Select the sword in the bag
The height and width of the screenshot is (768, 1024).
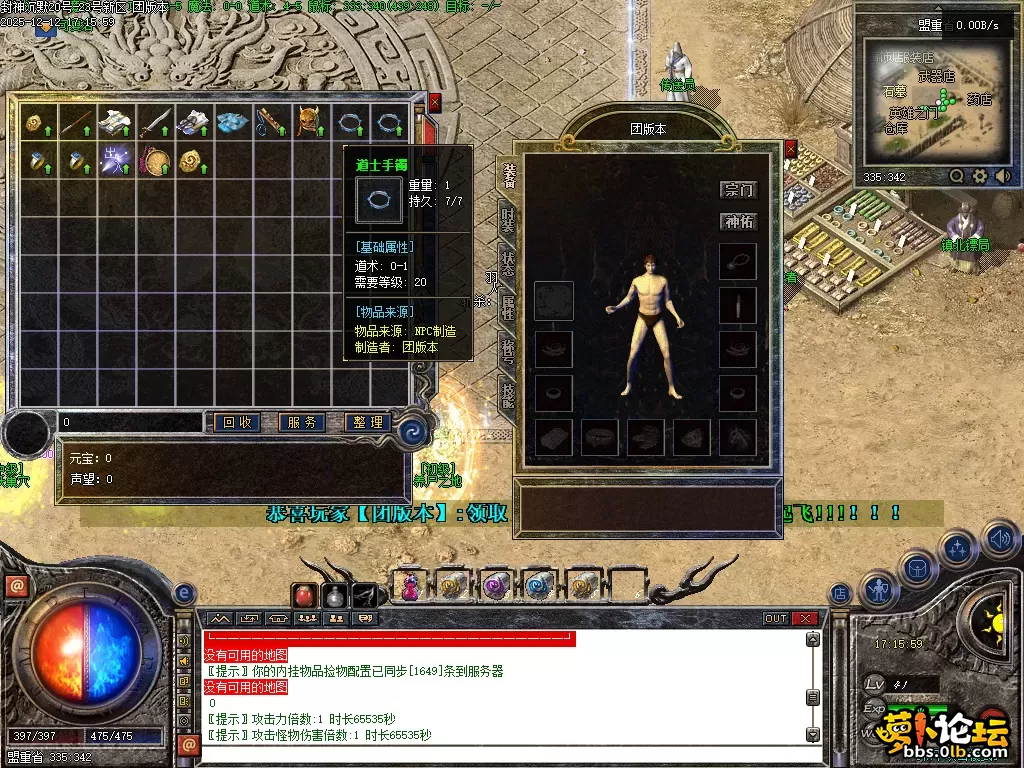click(155, 123)
